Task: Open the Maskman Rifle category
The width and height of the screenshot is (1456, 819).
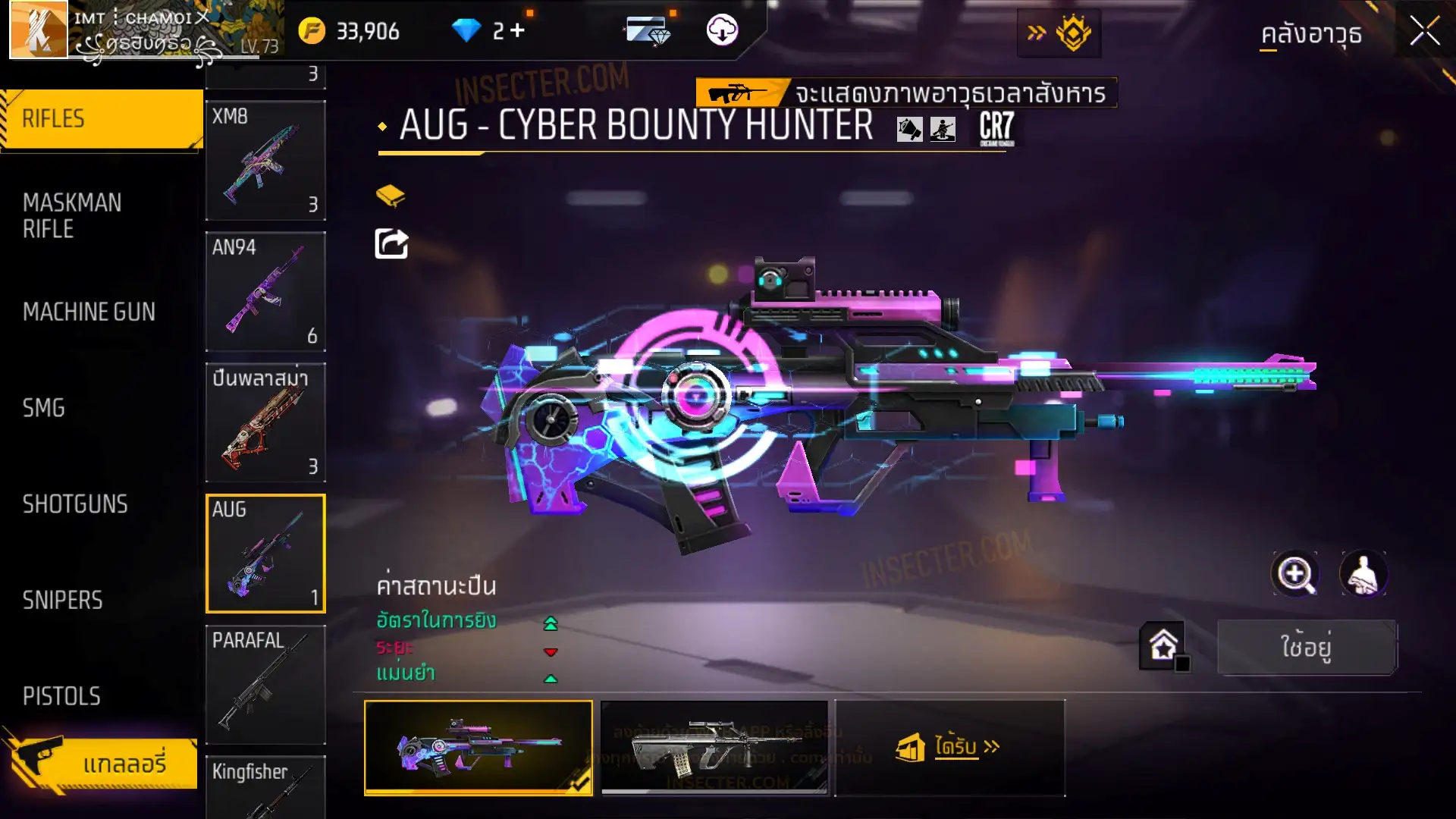Action: 73,216
